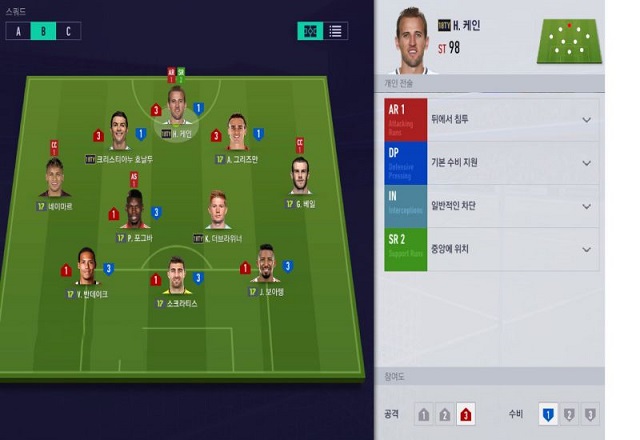This screenshot has height=440, width=640.
Task: Open the SR 2 support runs dropdown
Action: pos(586,249)
